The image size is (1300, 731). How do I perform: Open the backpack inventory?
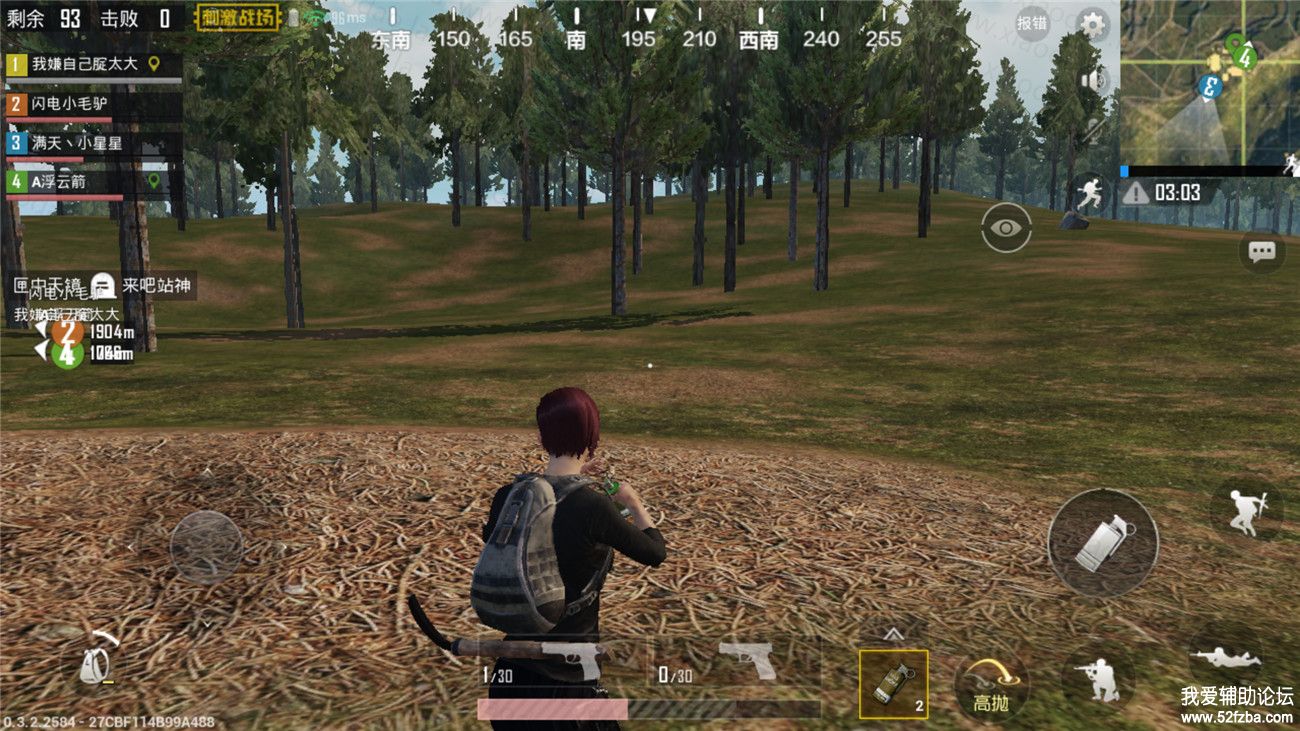99,661
